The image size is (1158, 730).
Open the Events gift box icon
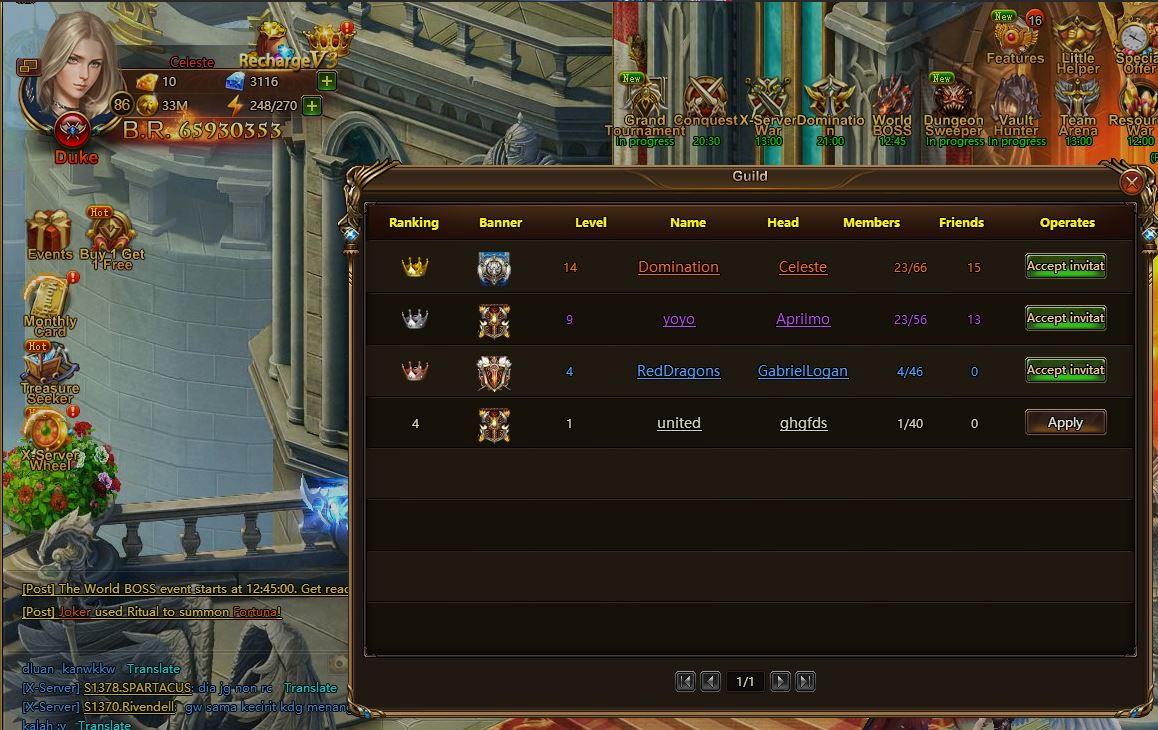click(x=49, y=235)
